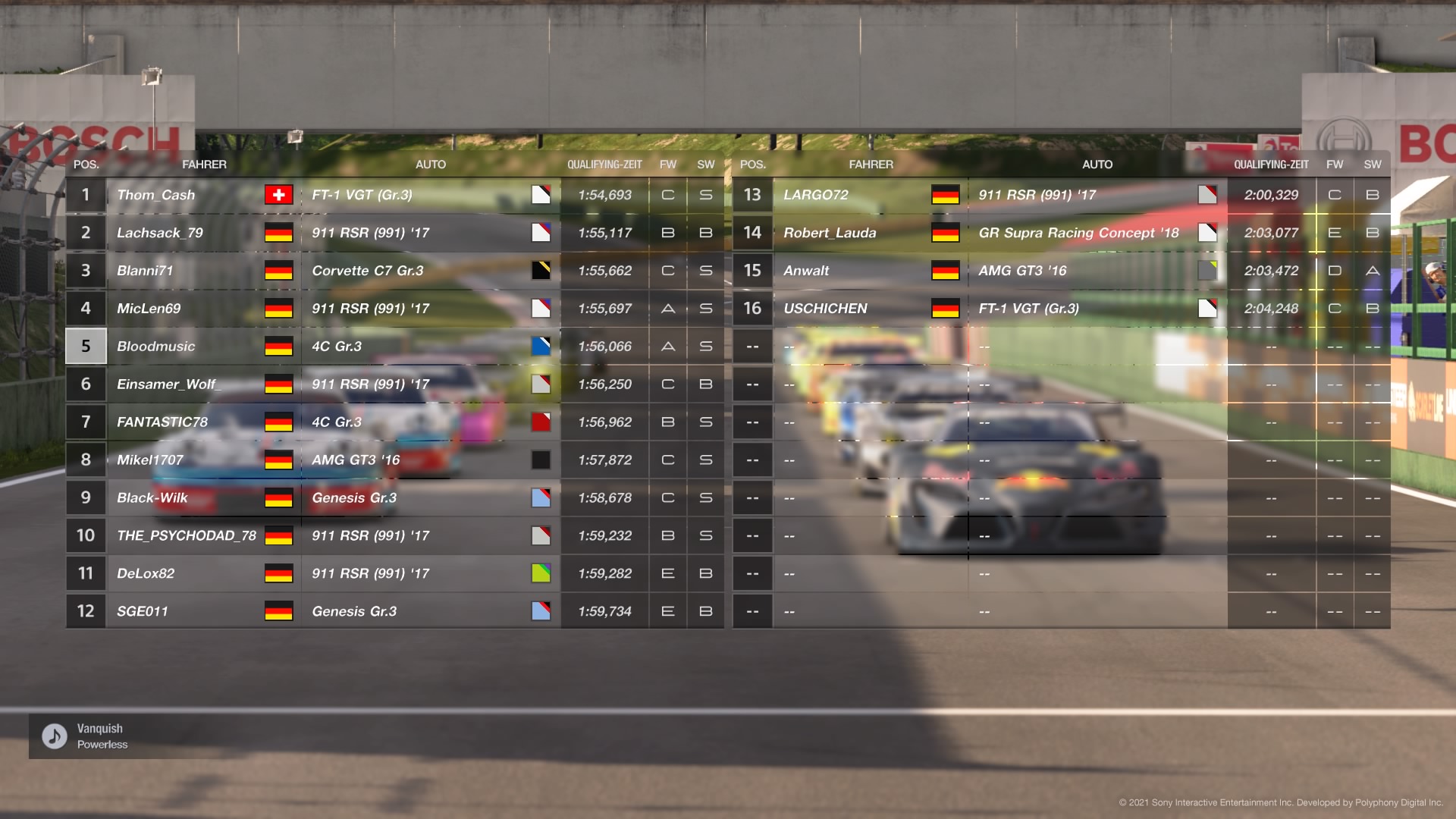Click the German flag beside USCHICHEN
The height and width of the screenshot is (819, 1456).
(x=946, y=308)
